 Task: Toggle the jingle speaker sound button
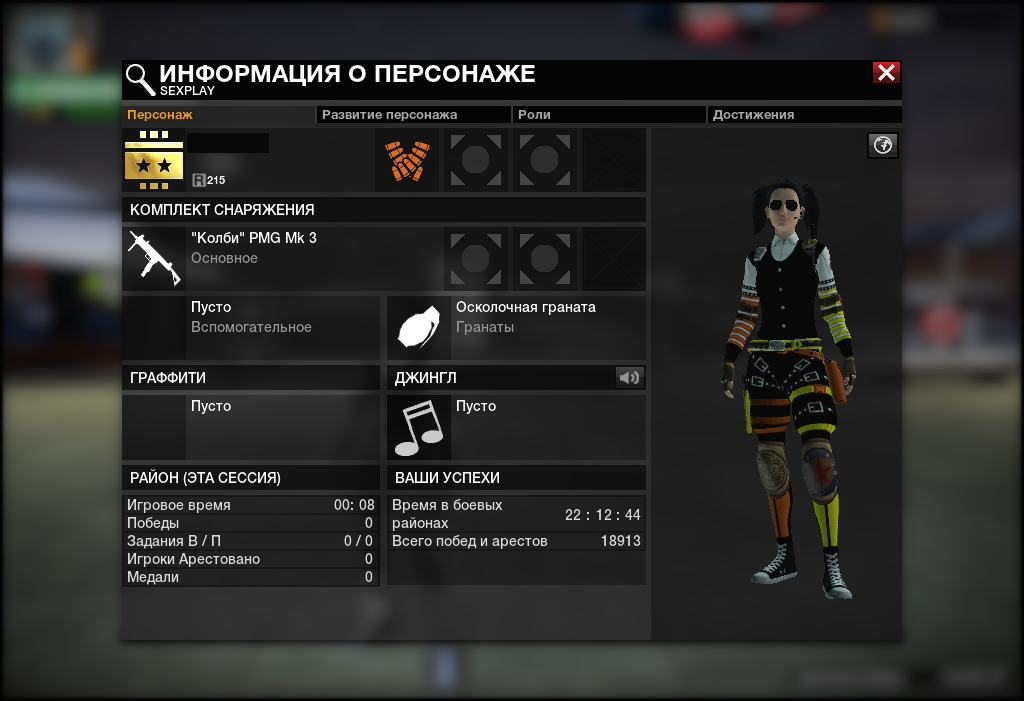[629, 377]
